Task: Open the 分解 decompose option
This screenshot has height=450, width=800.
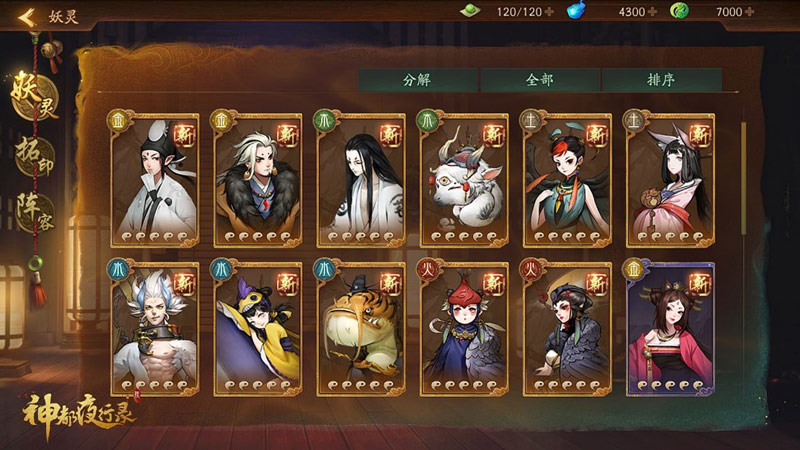Action: (417, 80)
